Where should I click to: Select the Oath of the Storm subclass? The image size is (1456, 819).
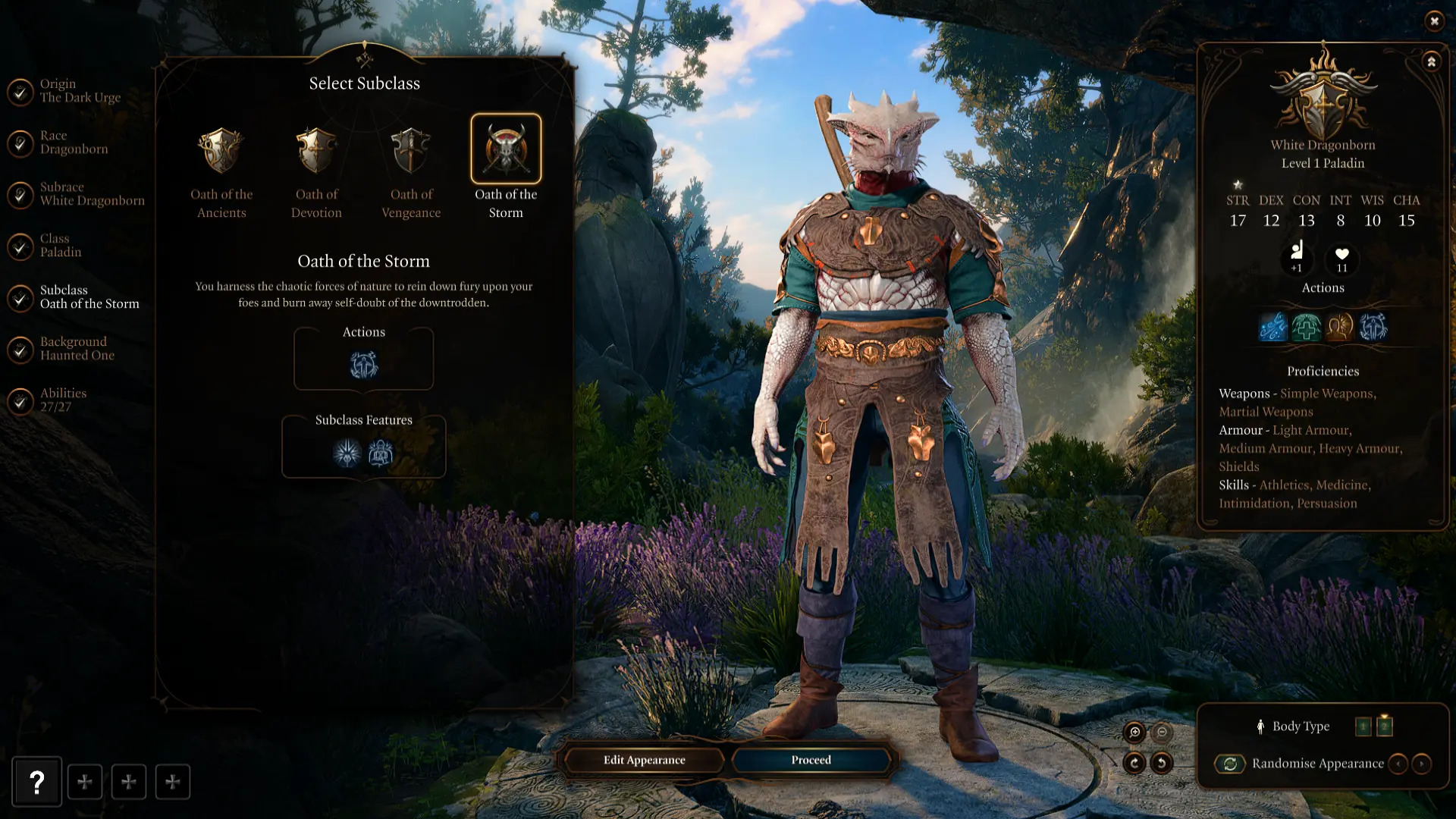click(x=506, y=149)
